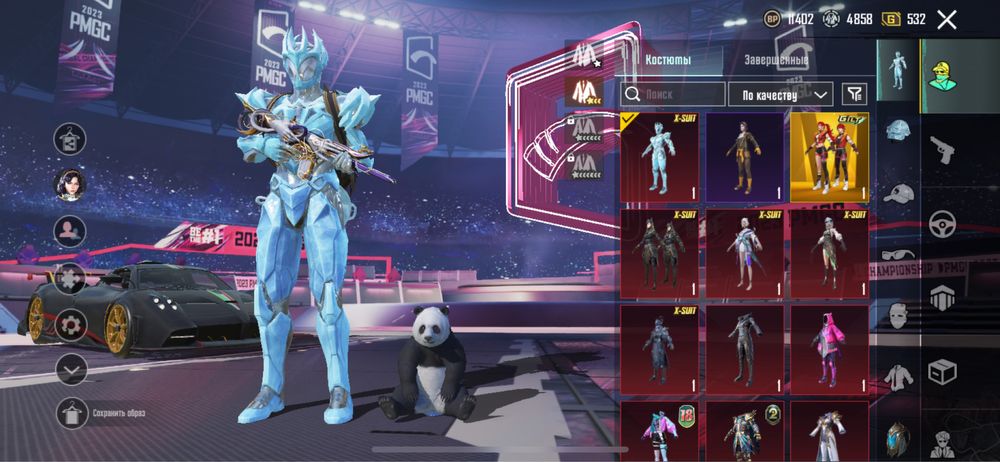Collapse the side menu with the down arrow
This screenshot has width=1000, height=462.
click(x=70, y=369)
